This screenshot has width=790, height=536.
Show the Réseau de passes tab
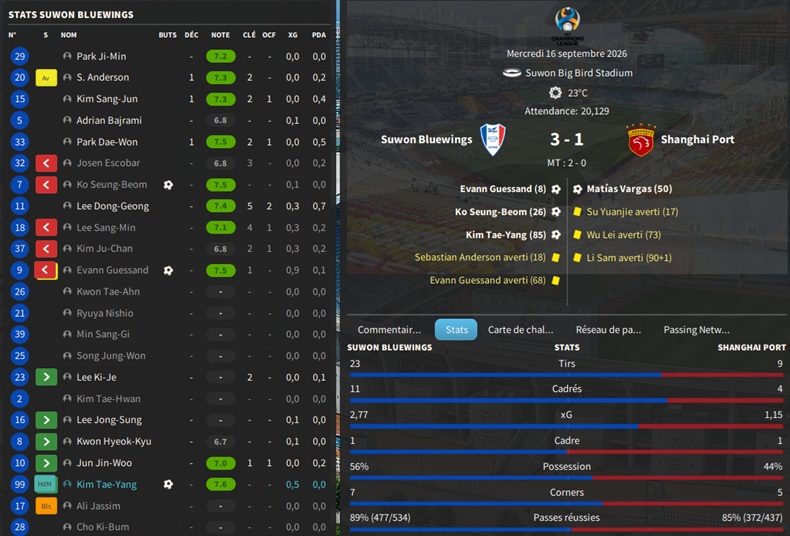[608, 329]
